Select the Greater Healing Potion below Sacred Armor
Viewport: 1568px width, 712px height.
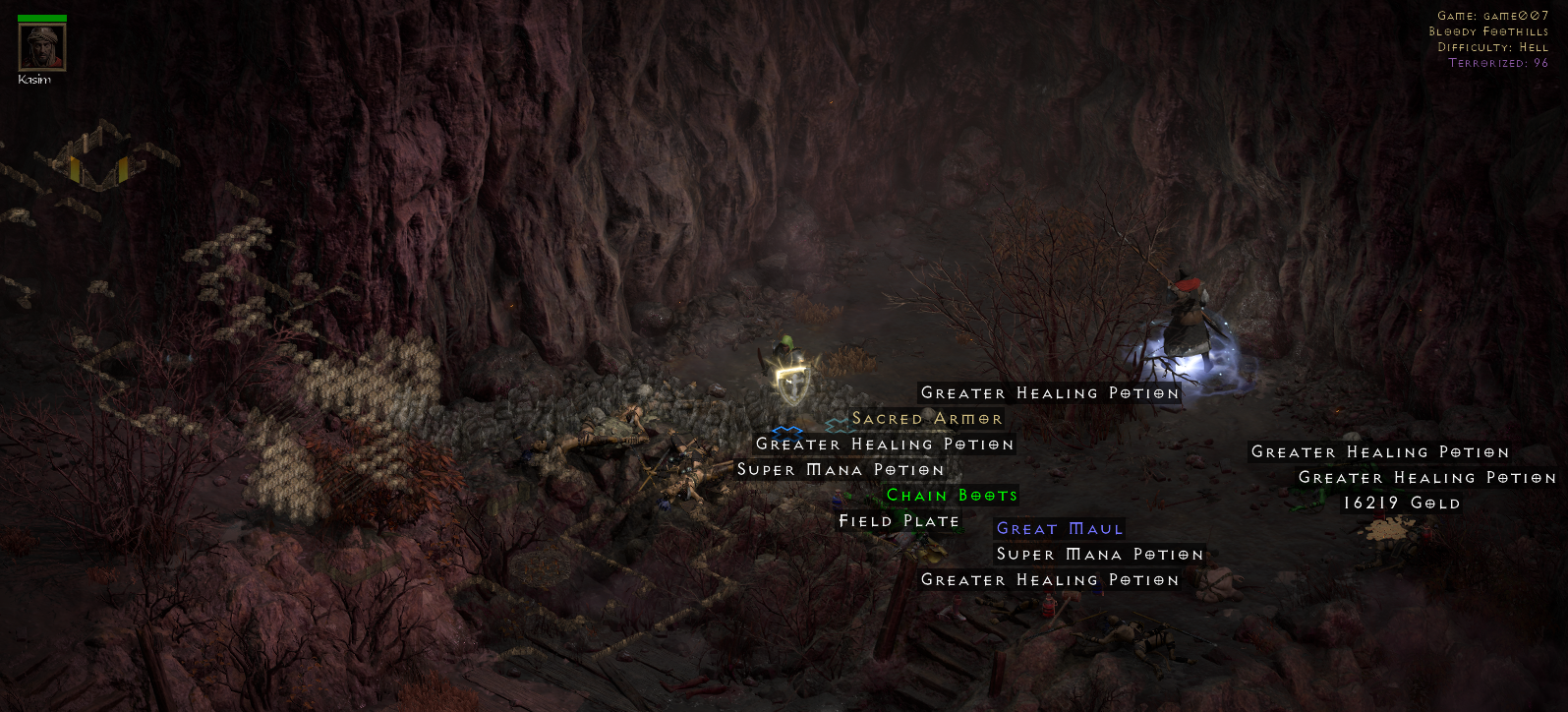pyautogui.click(x=883, y=444)
